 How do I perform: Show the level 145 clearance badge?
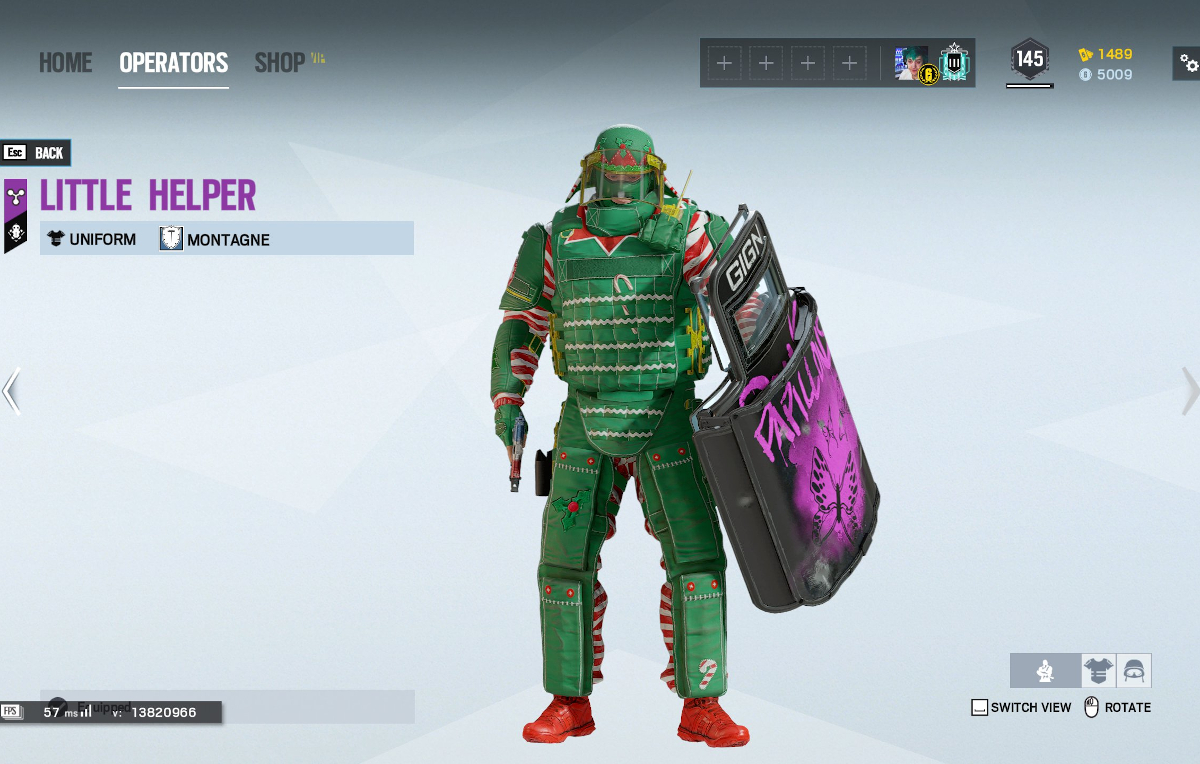[x=1029, y=60]
